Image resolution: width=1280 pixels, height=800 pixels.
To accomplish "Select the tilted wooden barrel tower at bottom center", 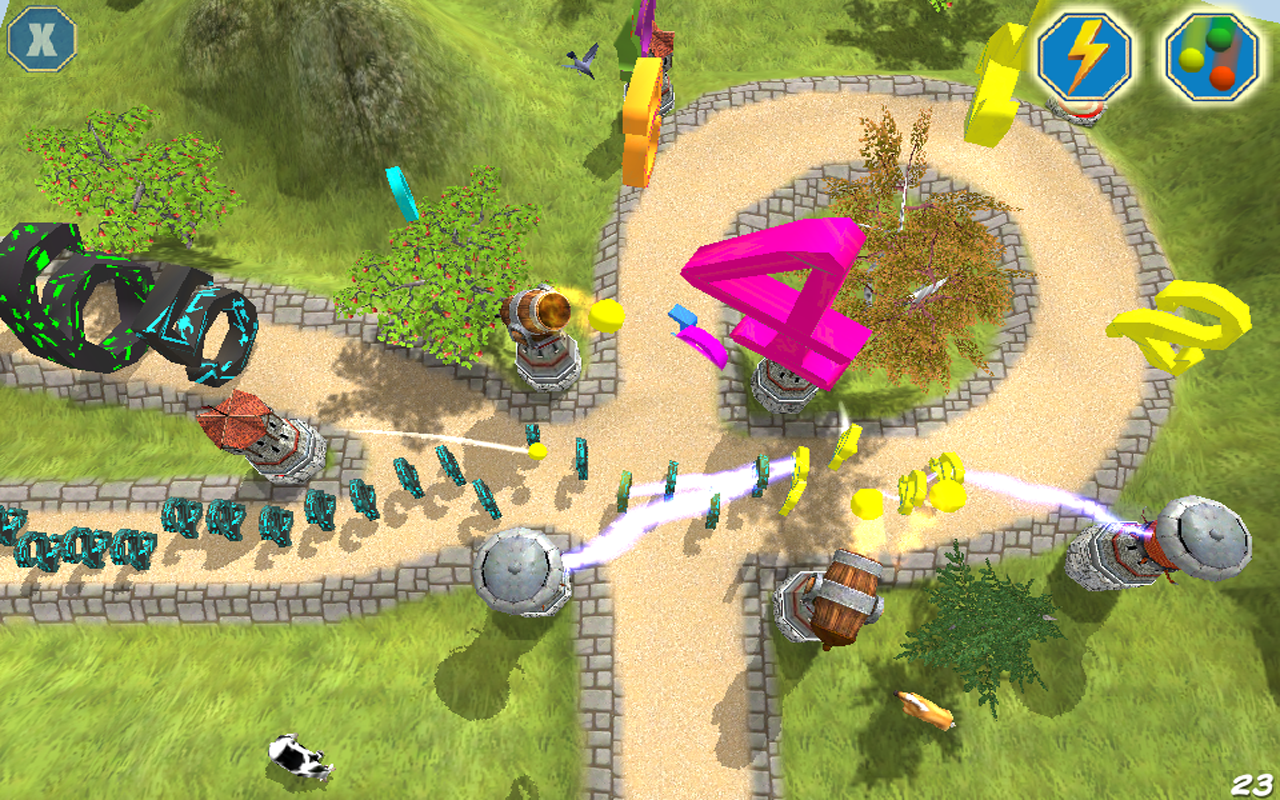I will [835, 600].
